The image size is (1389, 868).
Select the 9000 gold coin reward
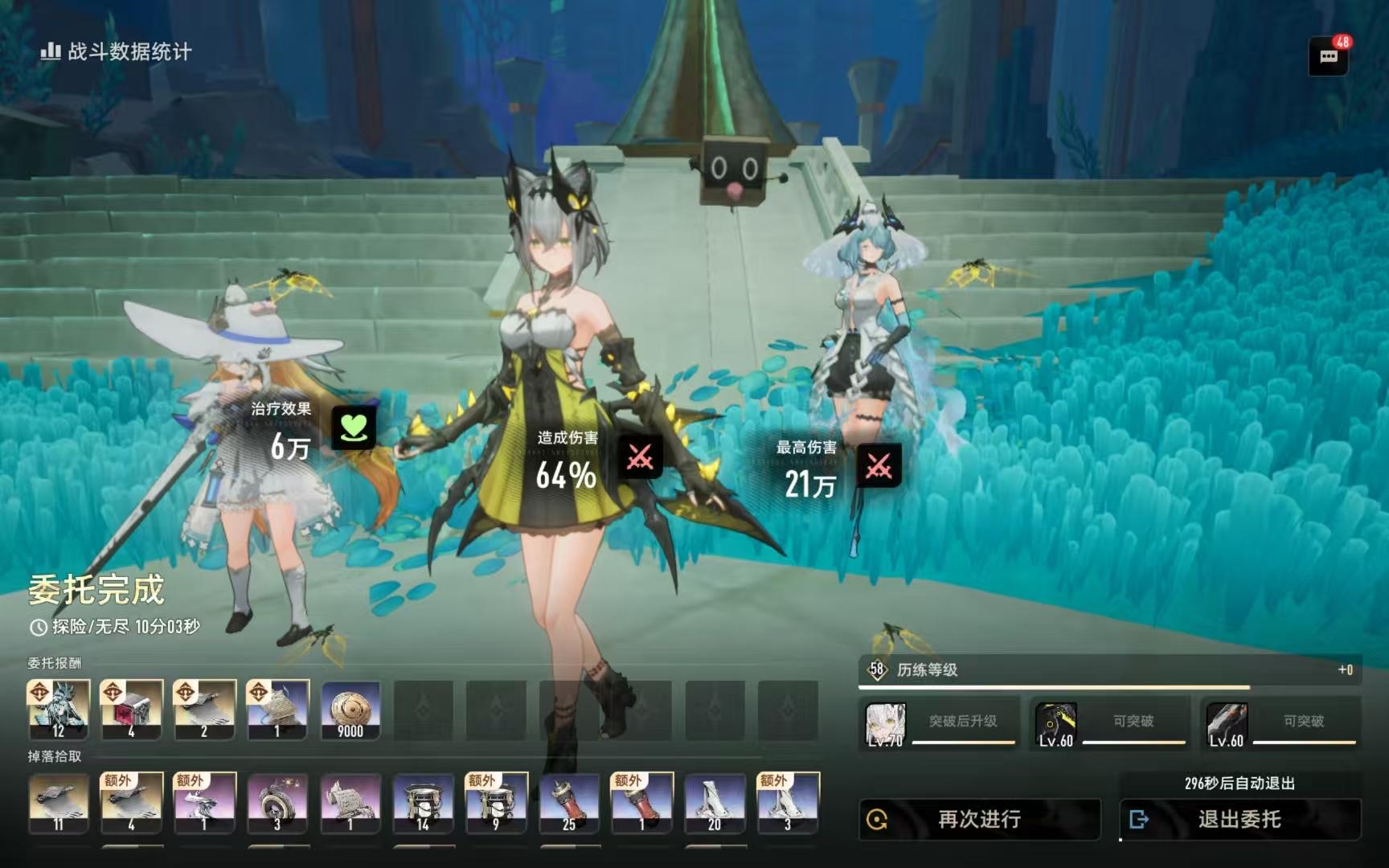coord(350,710)
